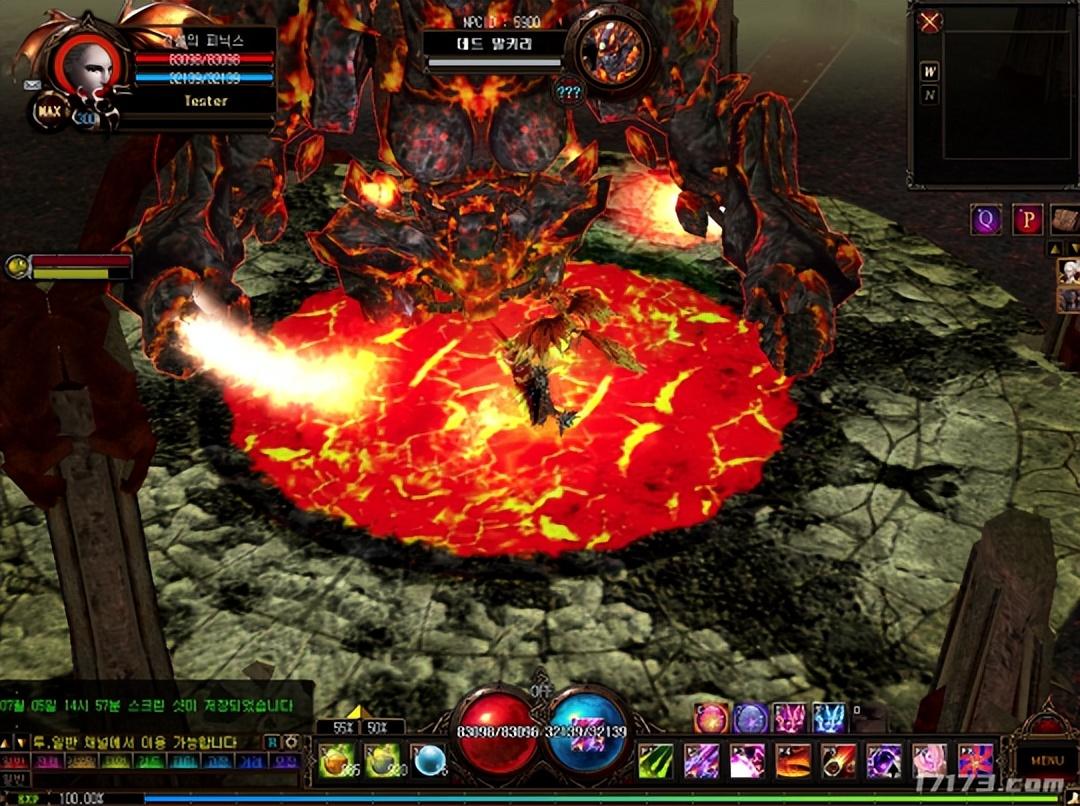Select the orange sun orb buff icon

(711, 718)
